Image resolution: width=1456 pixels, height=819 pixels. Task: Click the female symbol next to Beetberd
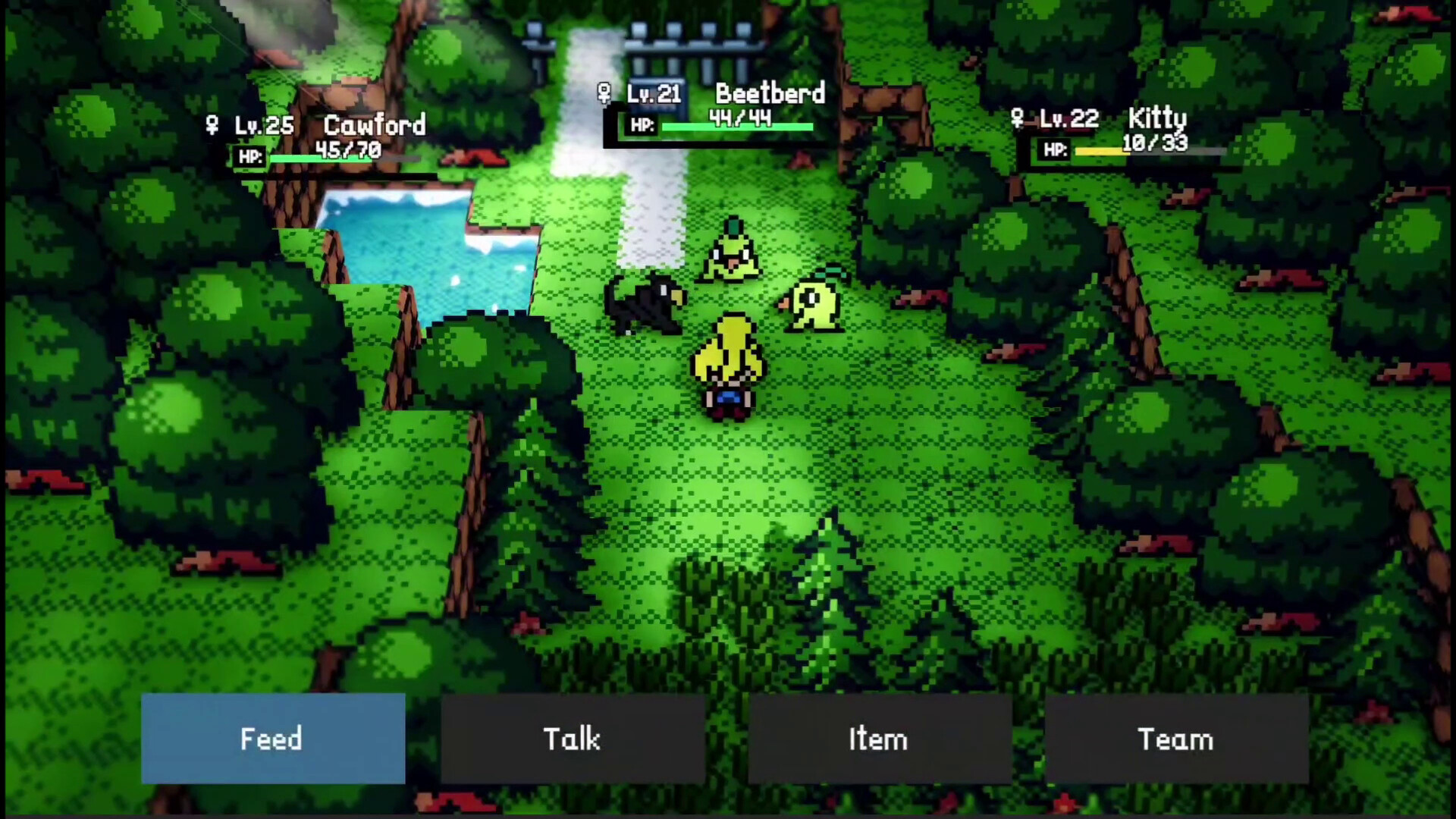pos(604,93)
